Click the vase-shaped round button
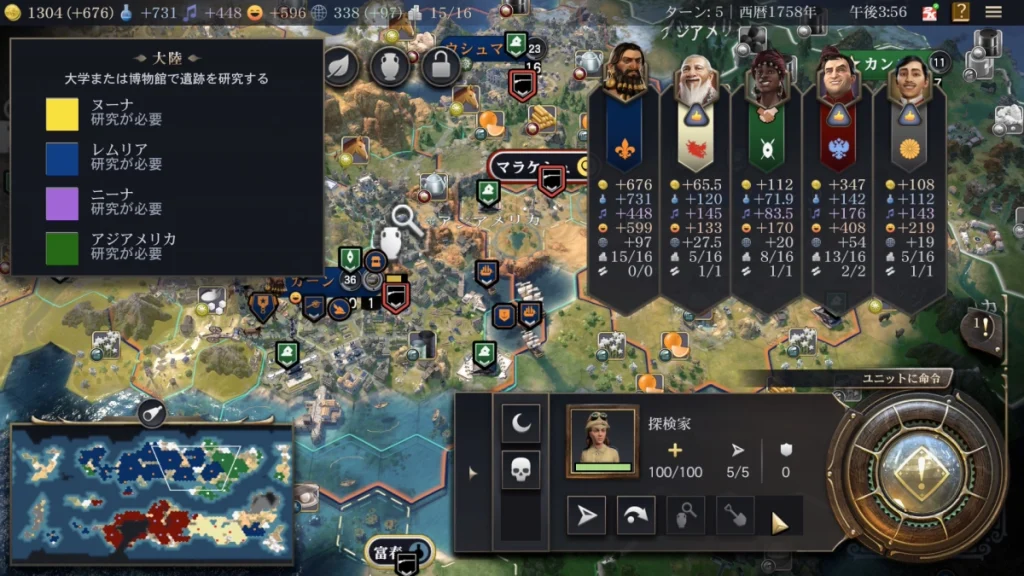Screen dimensions: 1024x576 click(x=390, y=66)
